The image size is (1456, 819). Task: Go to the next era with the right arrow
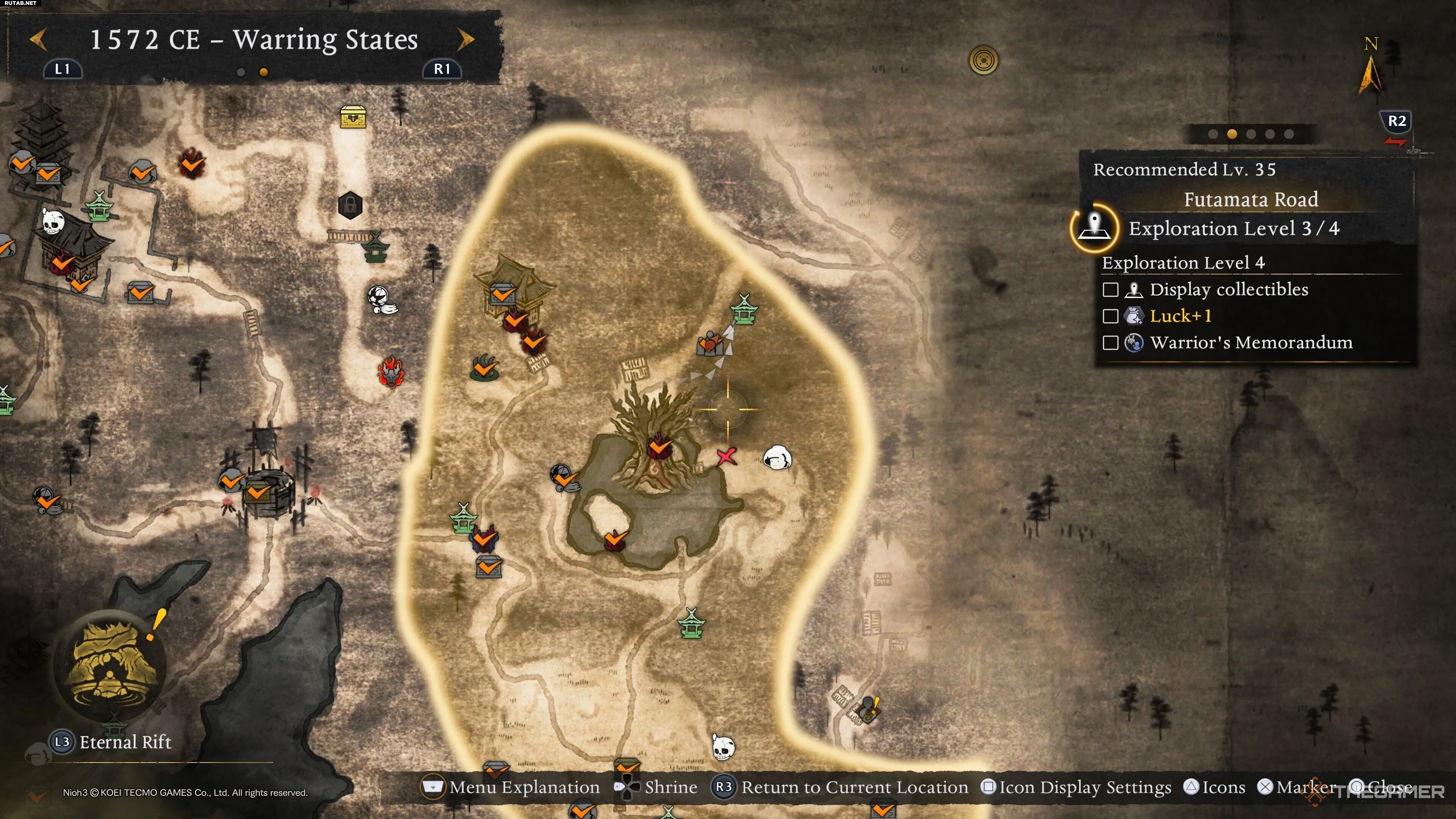pyautogui.click(x=466, y=39)
